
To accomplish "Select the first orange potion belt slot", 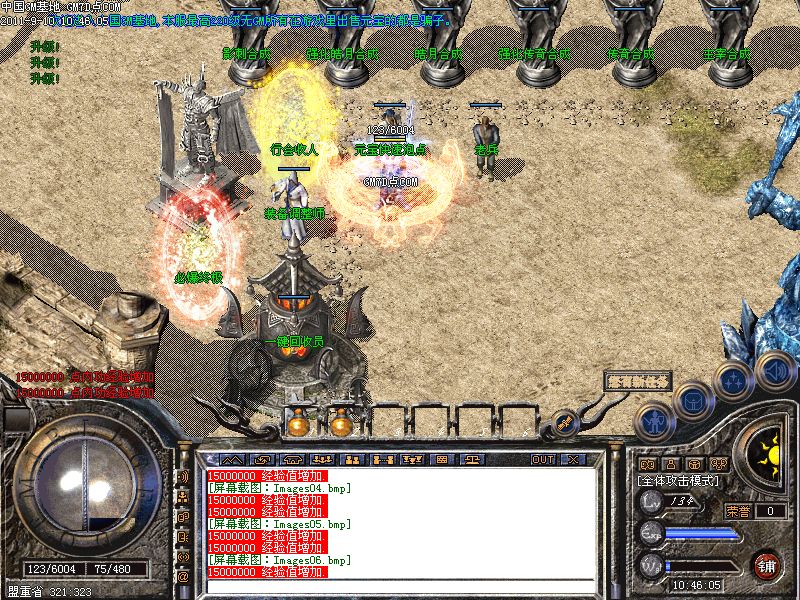I will [297, 424].
